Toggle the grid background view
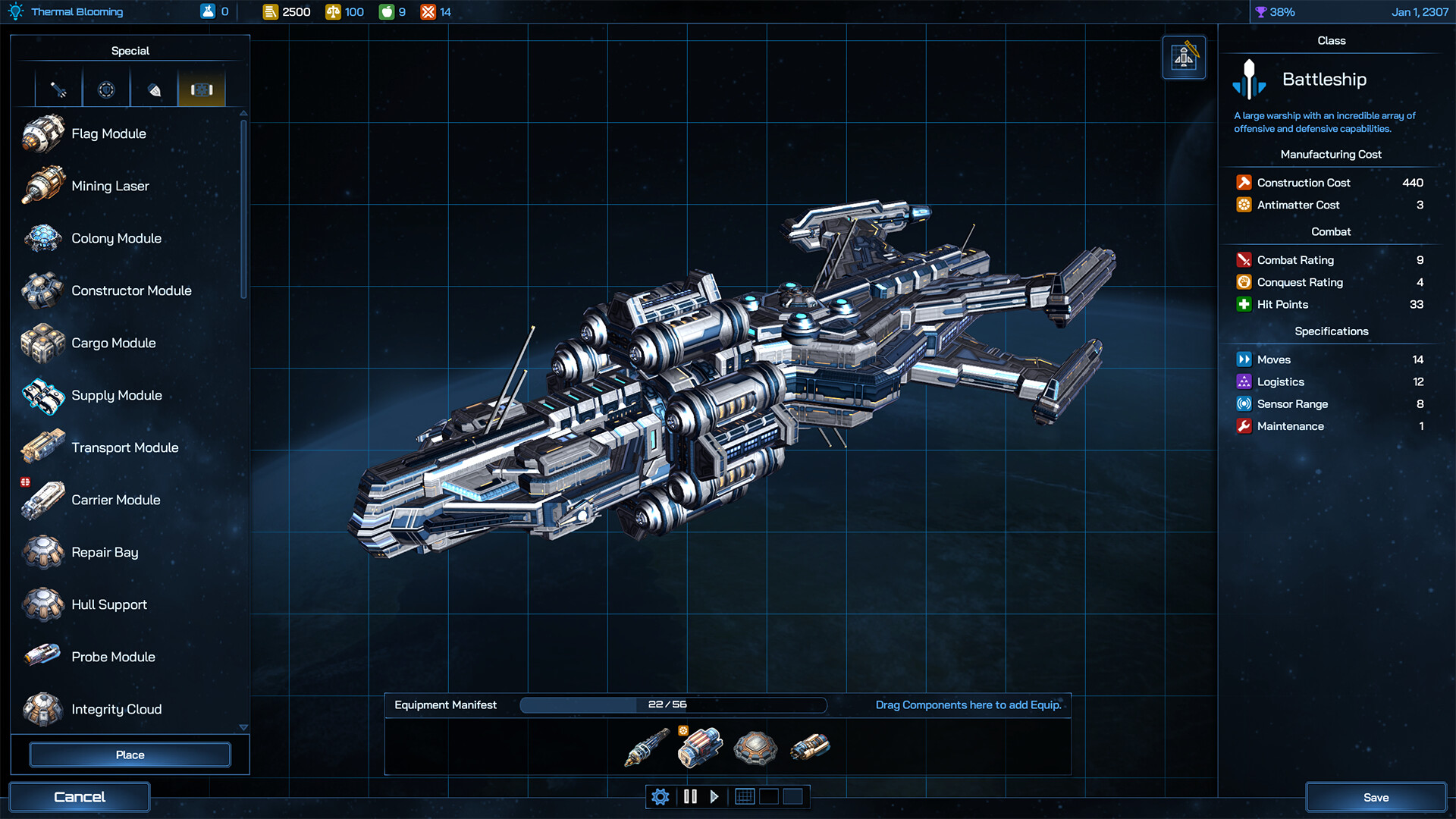The image size is (1456, 819). click(x=745, y=797)
